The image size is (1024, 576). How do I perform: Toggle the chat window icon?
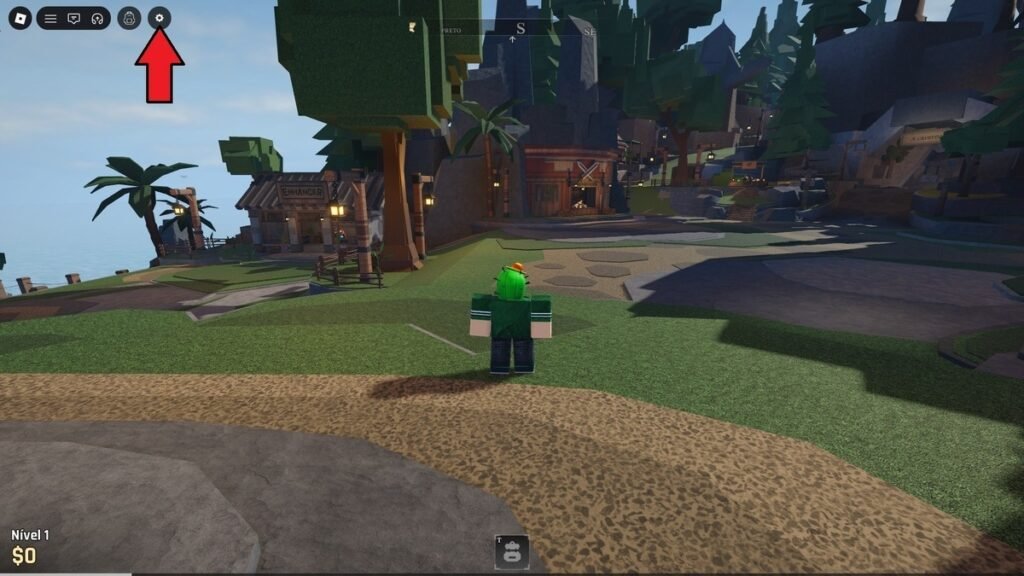click(x=74, y=18)
